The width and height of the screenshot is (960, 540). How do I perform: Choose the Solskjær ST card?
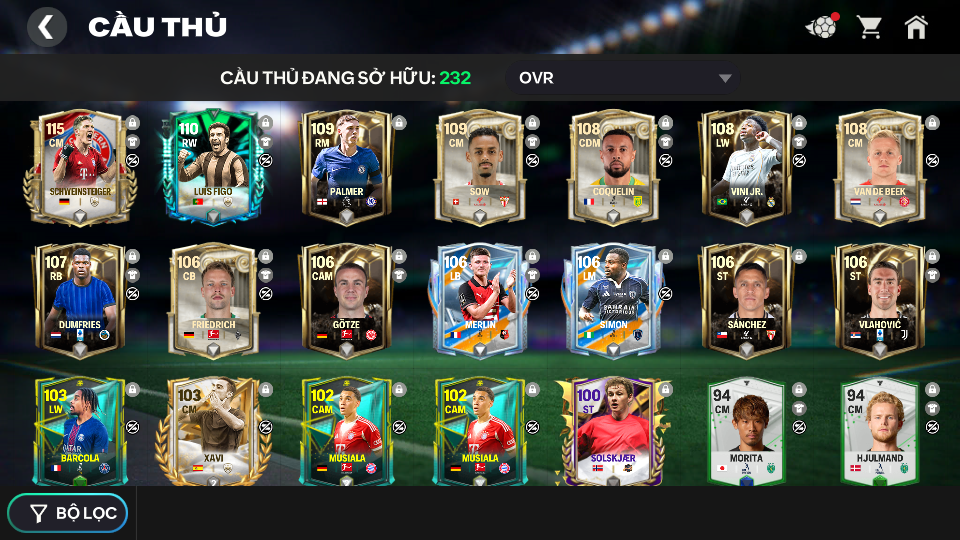(x=613, y=432)
